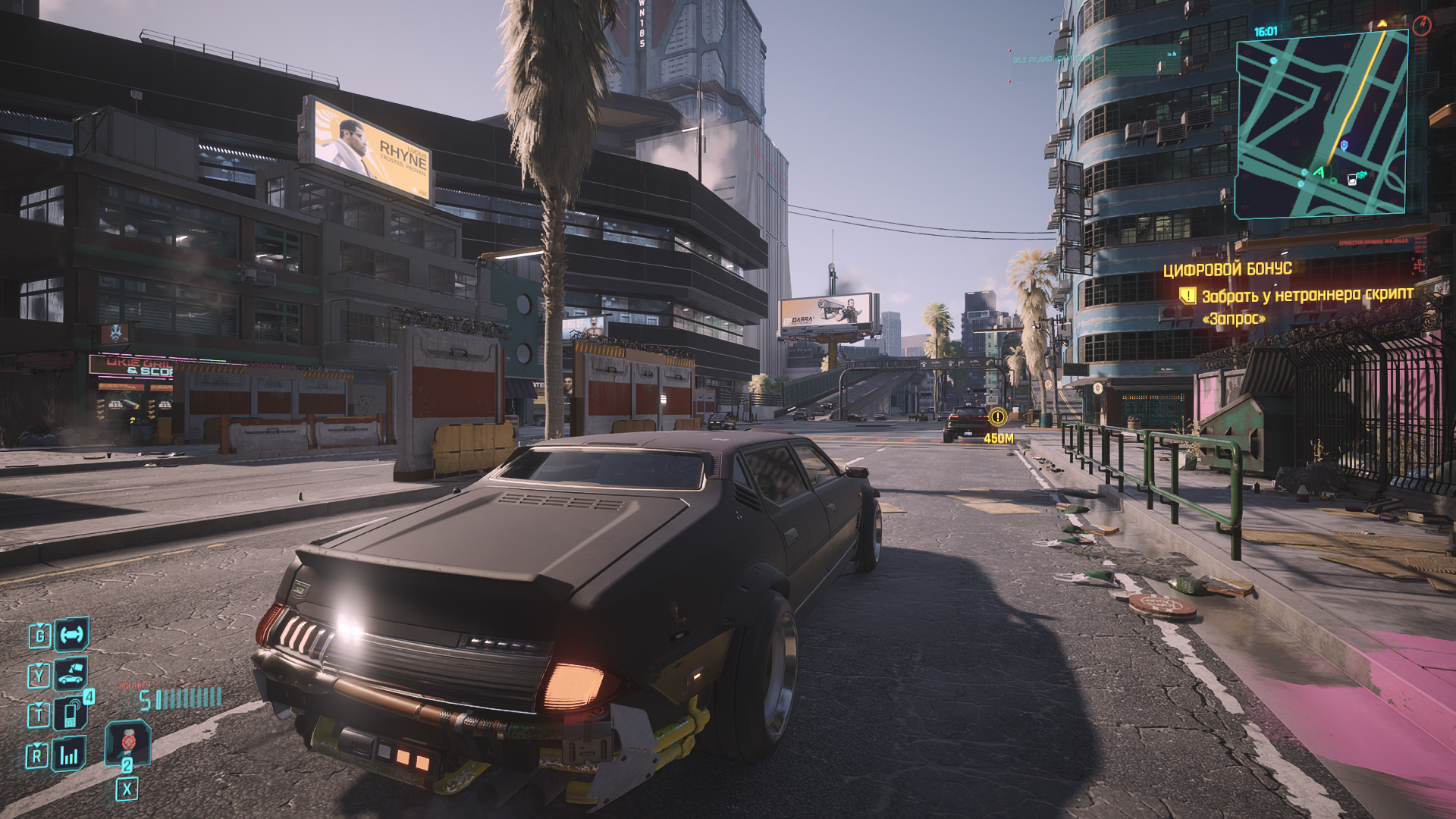Toggle the vehicle camera view icon
The height and width of the screenshot is (819, 1456).
(71, 674)
